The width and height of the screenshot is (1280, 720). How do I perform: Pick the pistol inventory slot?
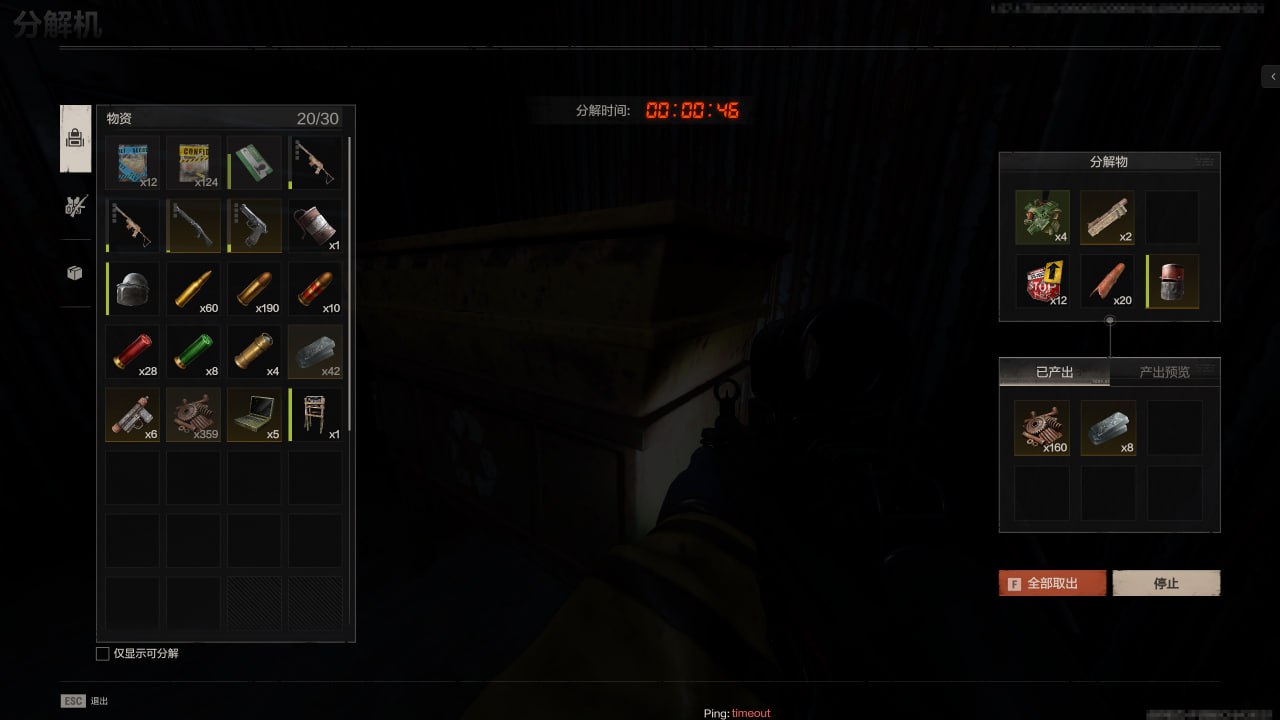click(x=254, y=225)
